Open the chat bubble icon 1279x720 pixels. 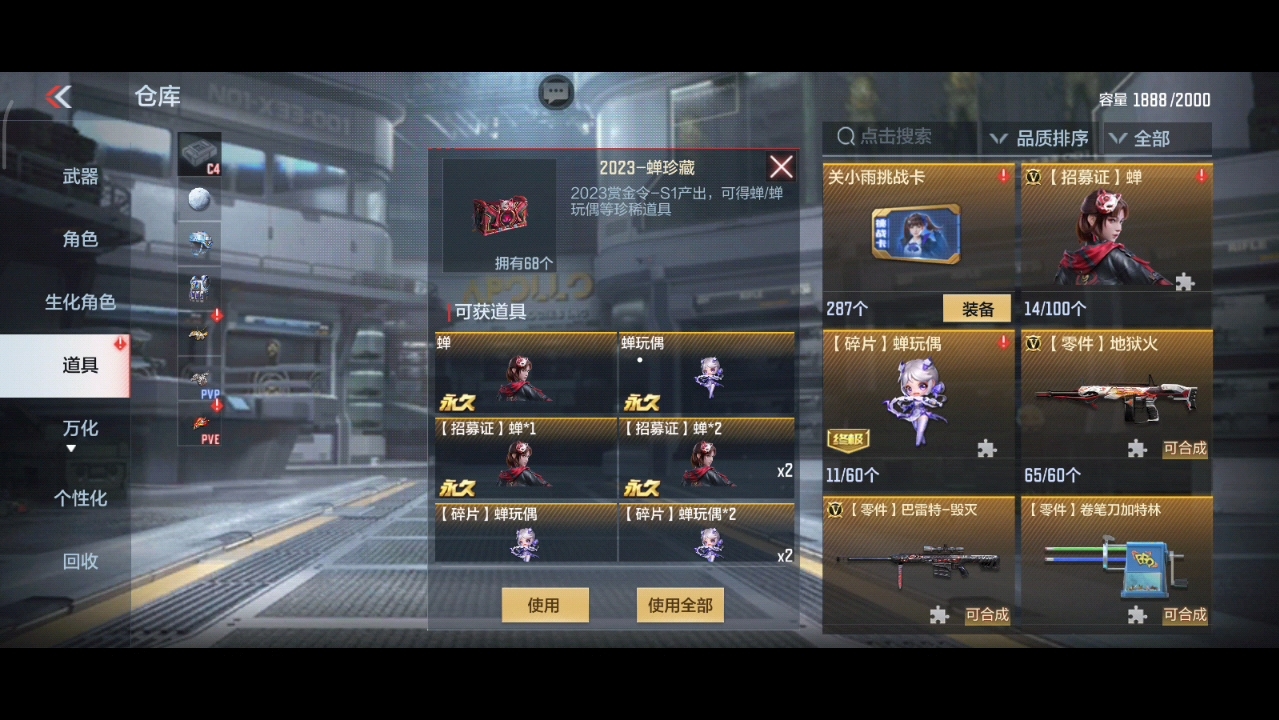(556, 92)
